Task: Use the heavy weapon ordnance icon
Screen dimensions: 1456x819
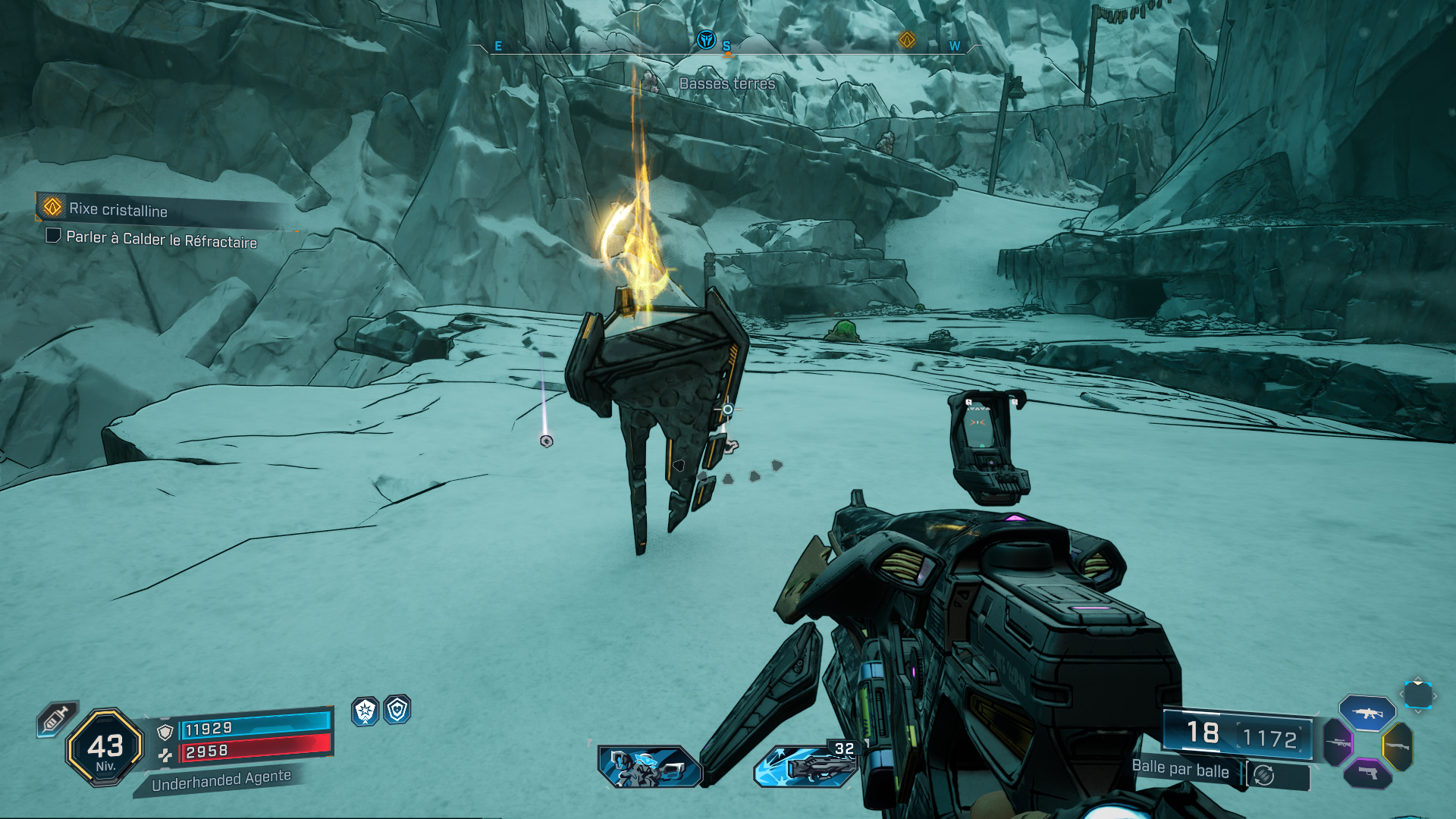Action: 805,767
